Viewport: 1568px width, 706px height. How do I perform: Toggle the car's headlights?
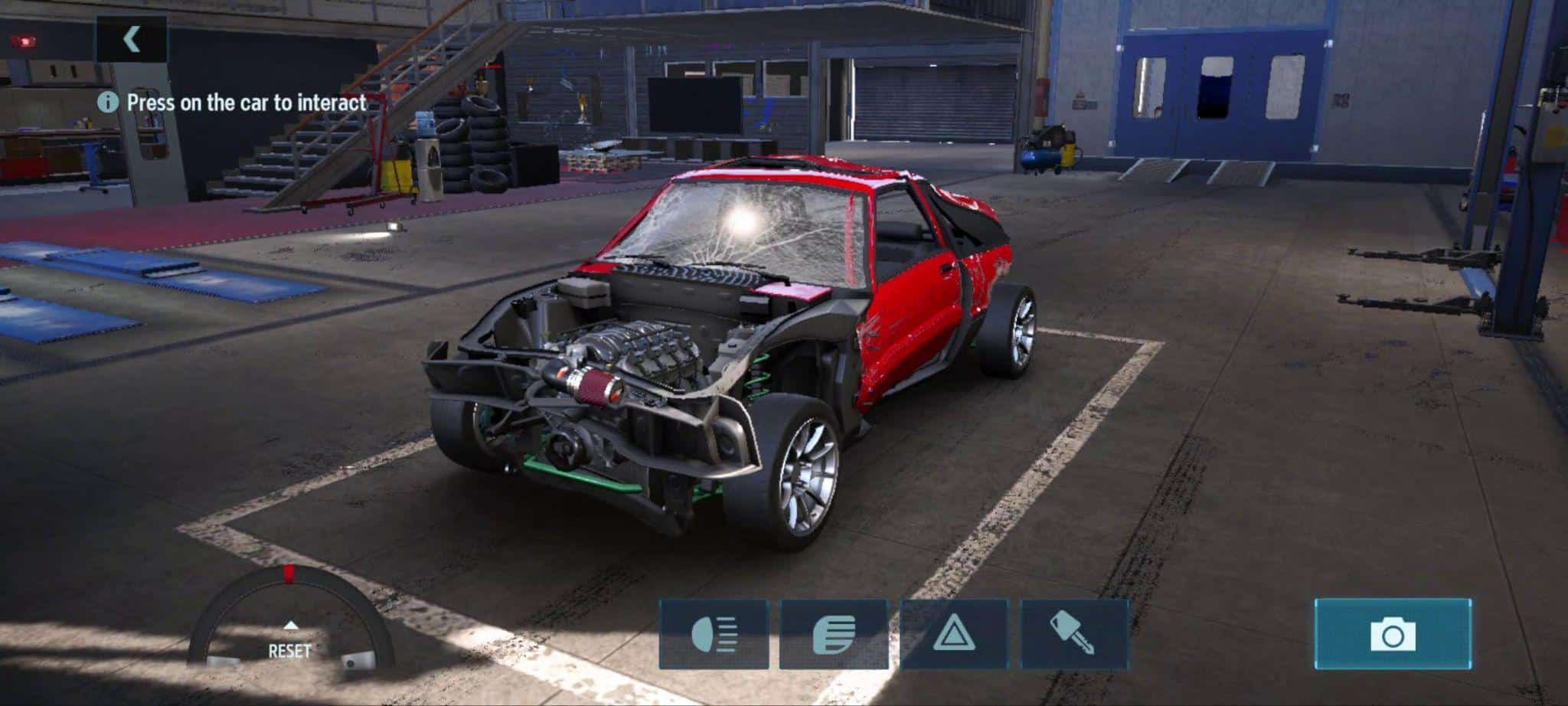[x=714, y=635]
